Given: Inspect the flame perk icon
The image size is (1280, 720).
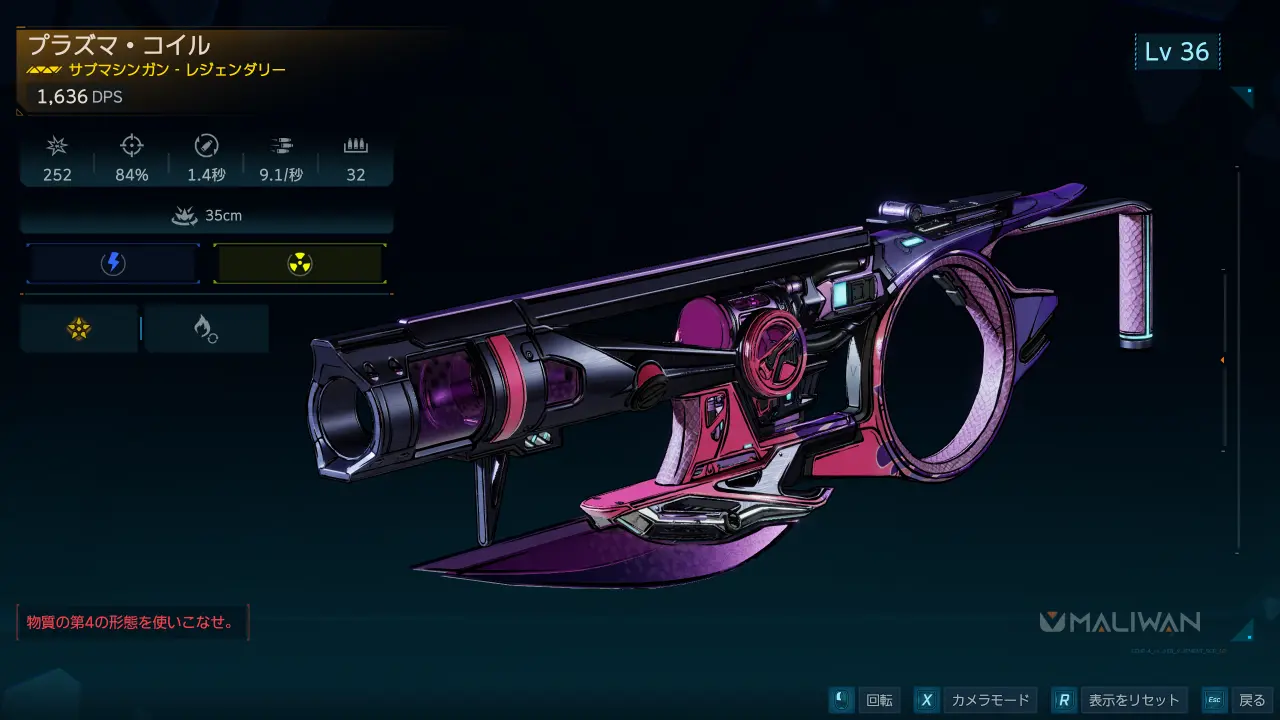Looking at the screenshot, I should click(x=205, y=328).
